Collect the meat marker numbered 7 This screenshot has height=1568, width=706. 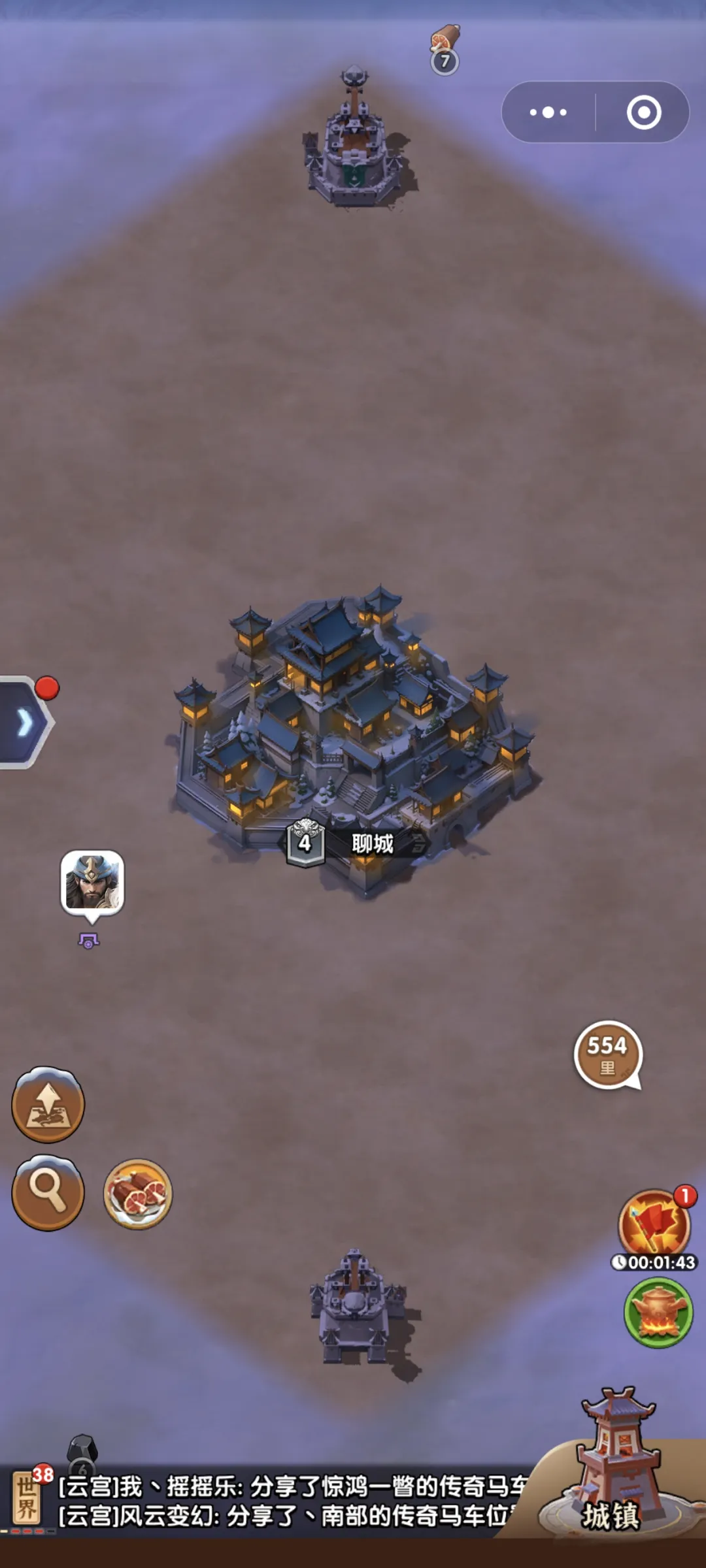click(x=445, y=49)
